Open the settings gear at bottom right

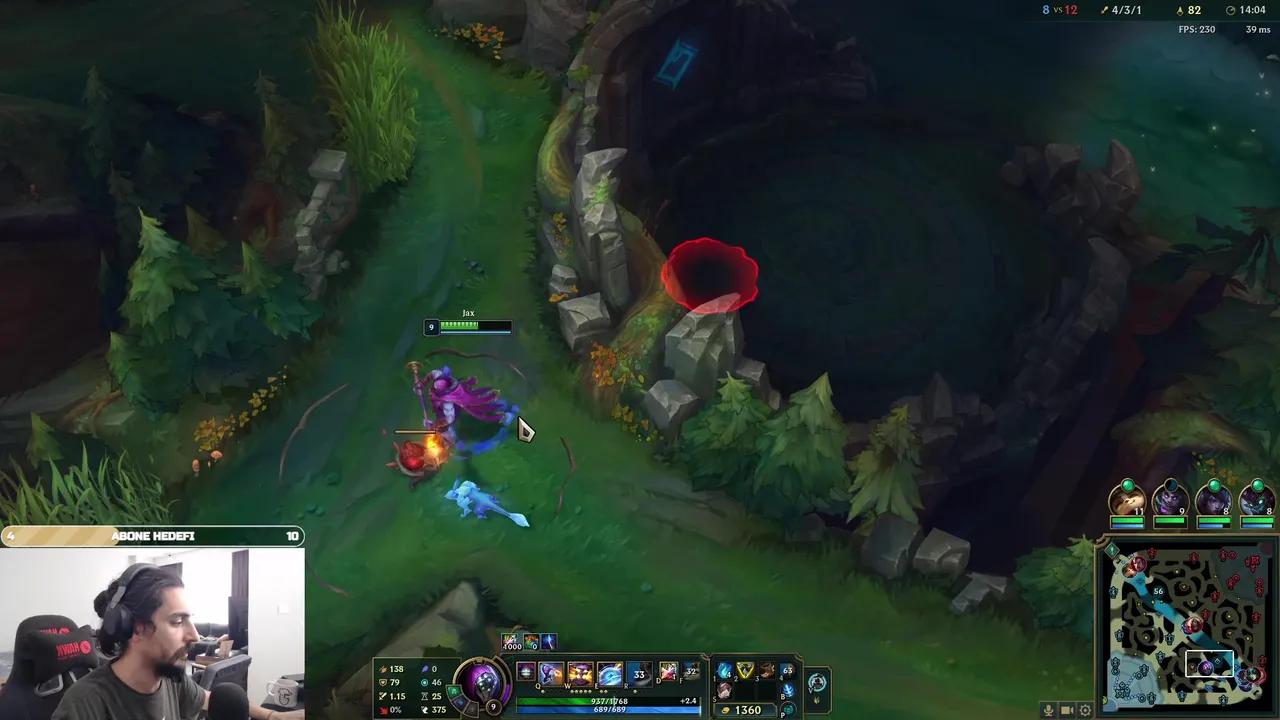tap(1085, 710)
